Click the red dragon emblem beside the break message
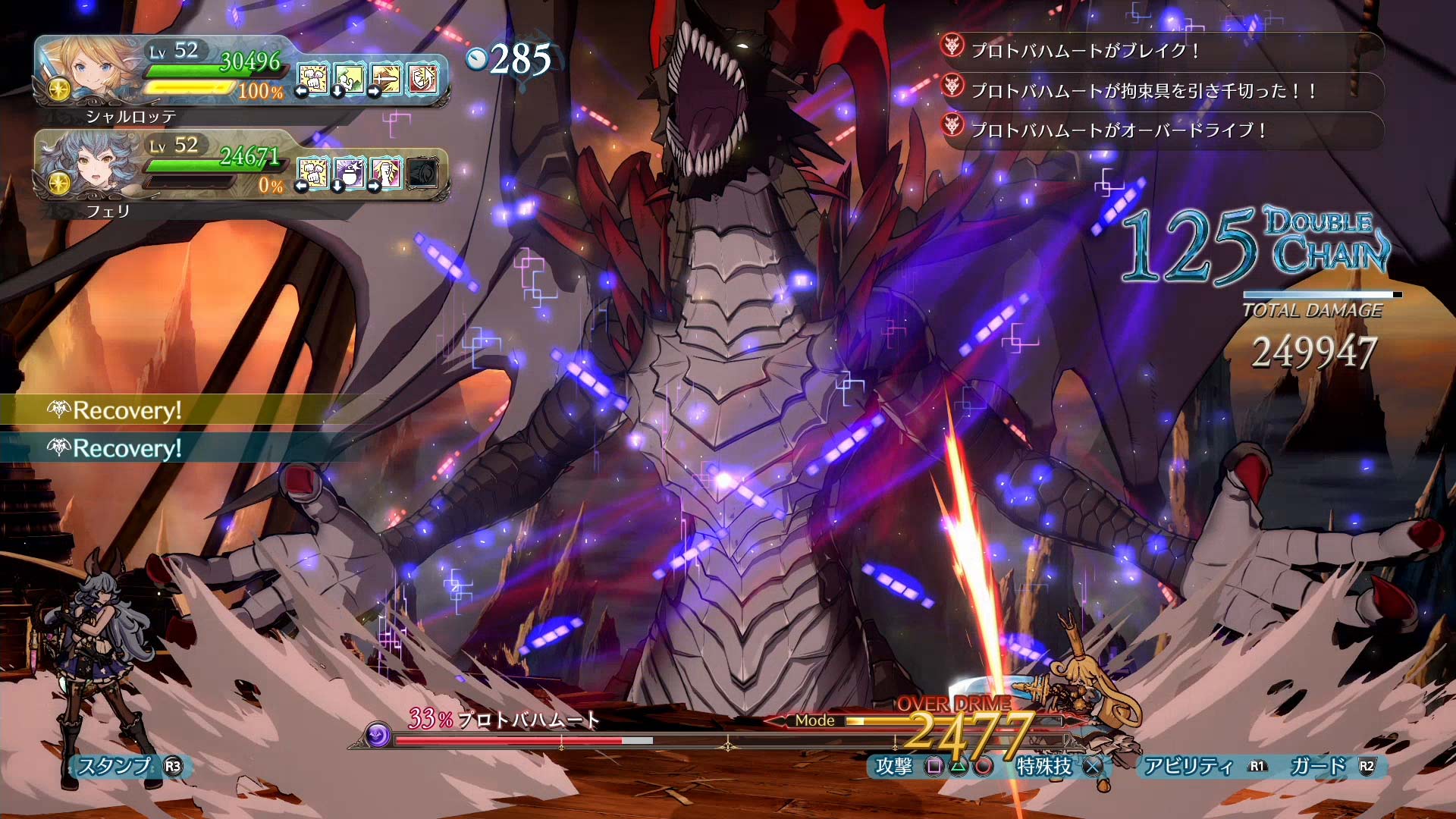The width and height of the screenshot is (1456, 819). [x=952, y=49]
